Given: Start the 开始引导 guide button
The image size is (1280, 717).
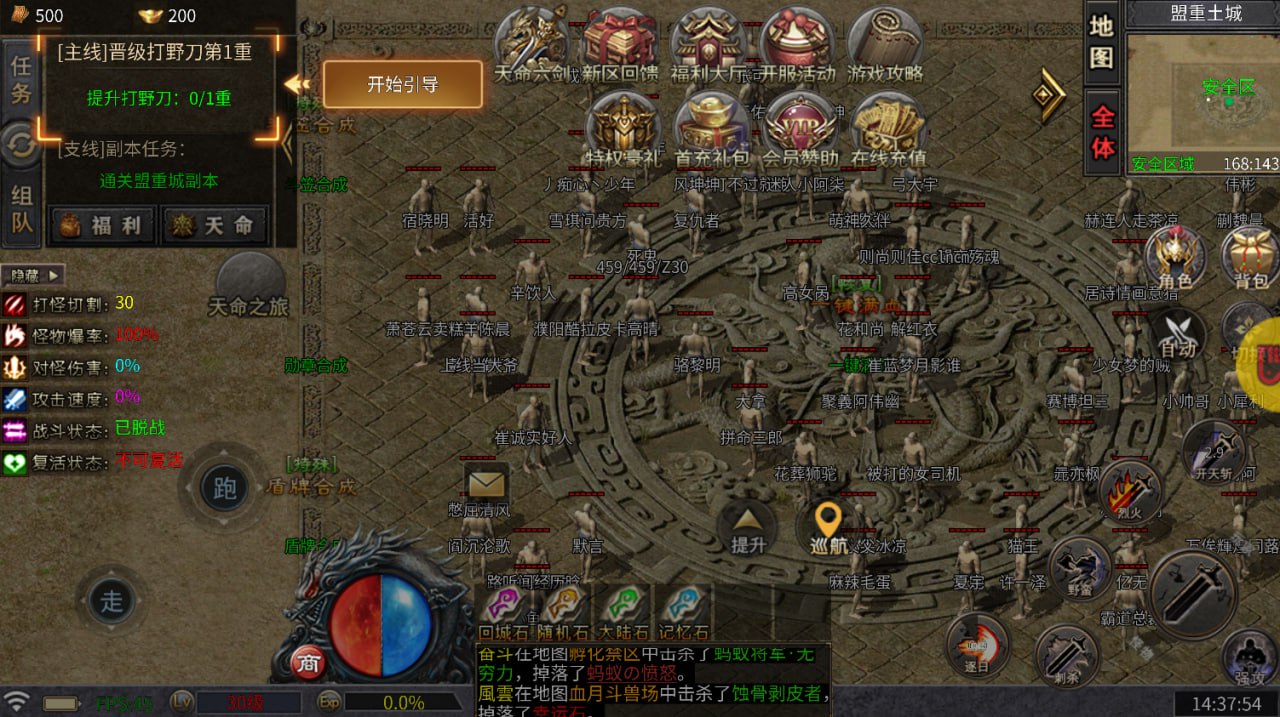Looking at the screenshot, I should [402, 85].
